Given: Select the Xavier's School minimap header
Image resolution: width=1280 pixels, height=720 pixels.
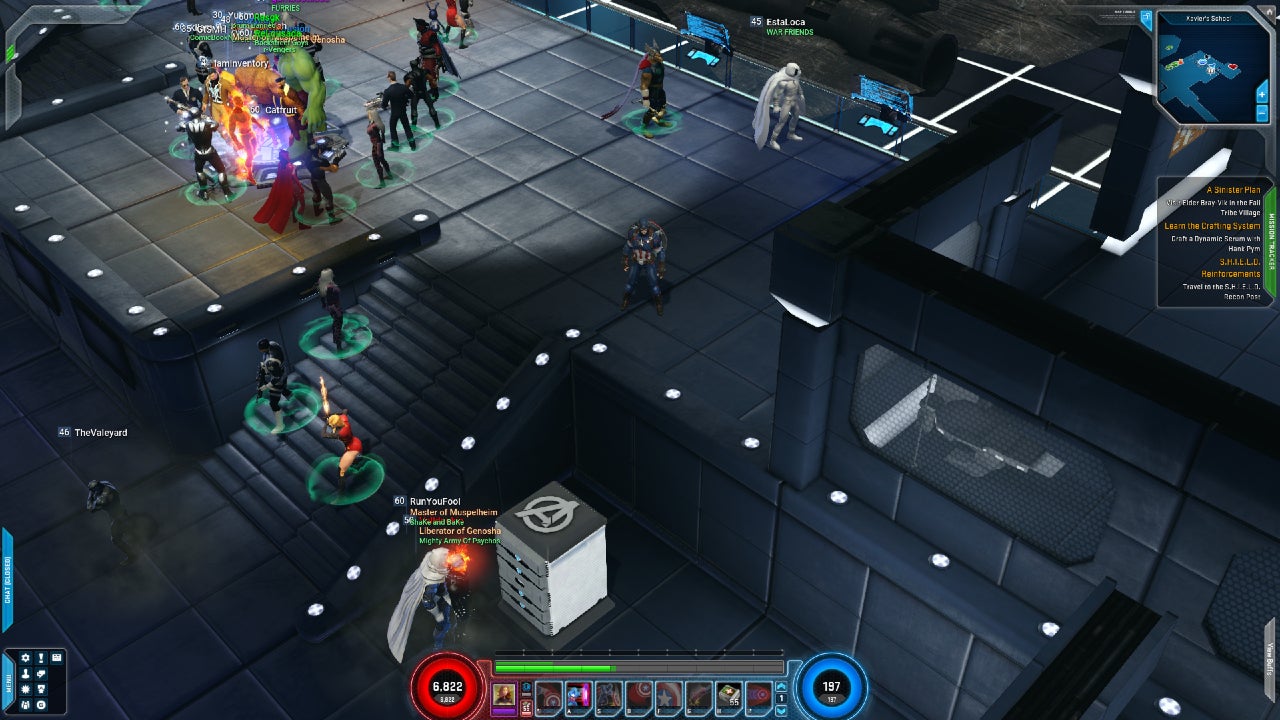Looking at the screenshot, I should coord(1208,17).
